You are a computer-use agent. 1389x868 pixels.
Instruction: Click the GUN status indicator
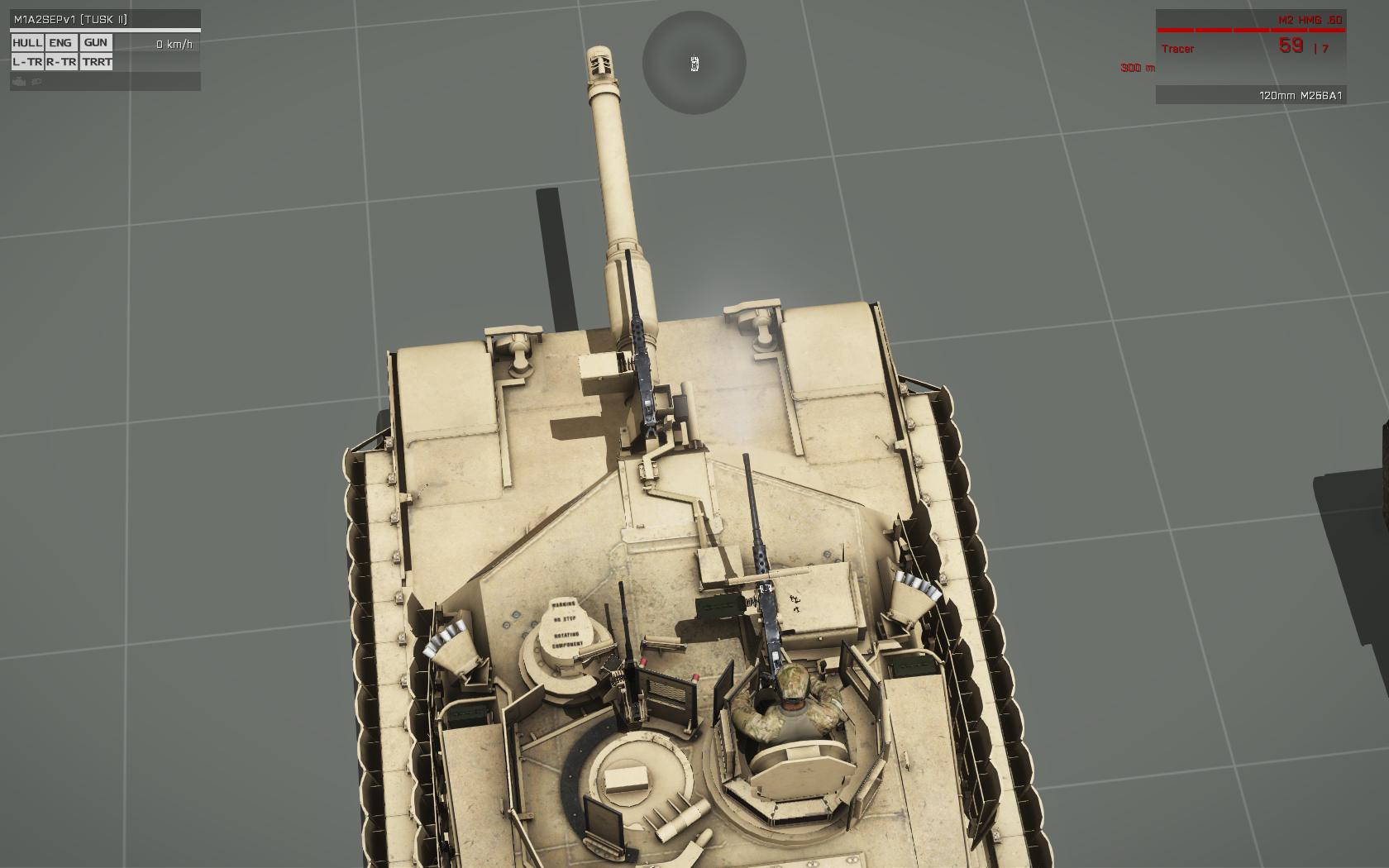point(96,43)
